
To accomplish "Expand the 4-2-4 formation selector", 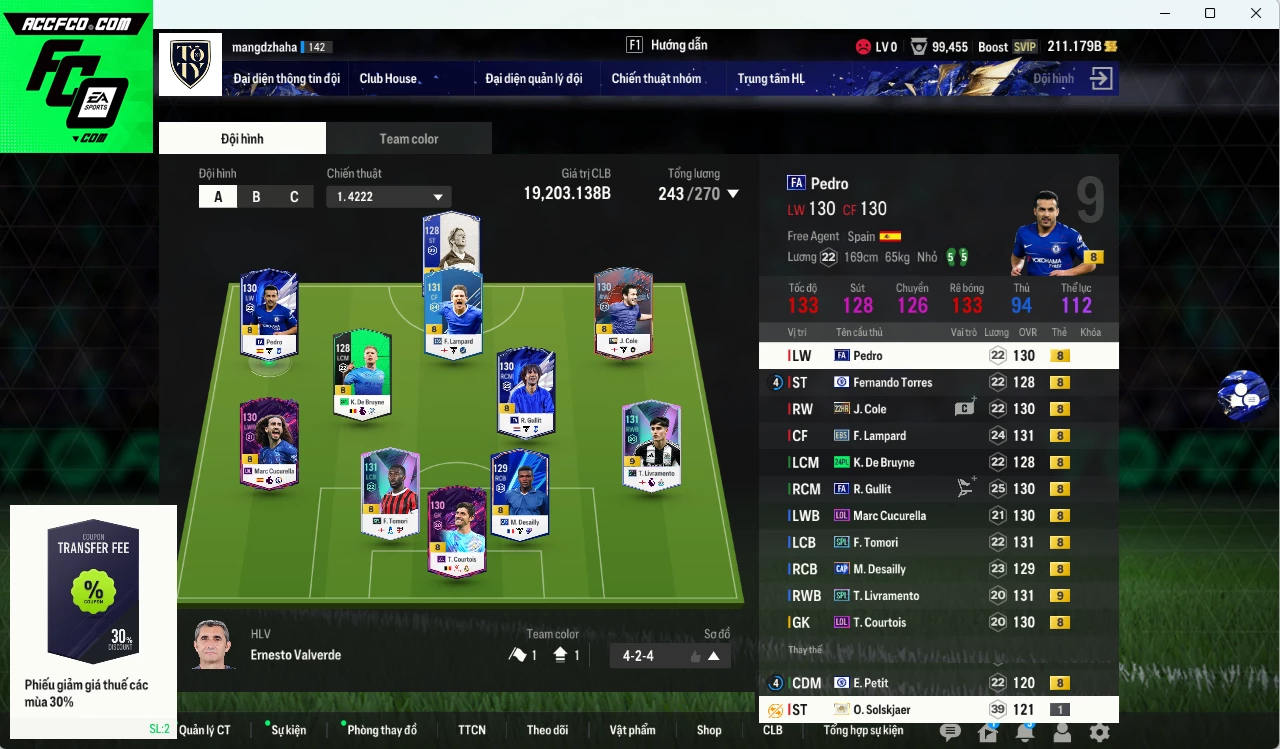I will tap(712, 655).
